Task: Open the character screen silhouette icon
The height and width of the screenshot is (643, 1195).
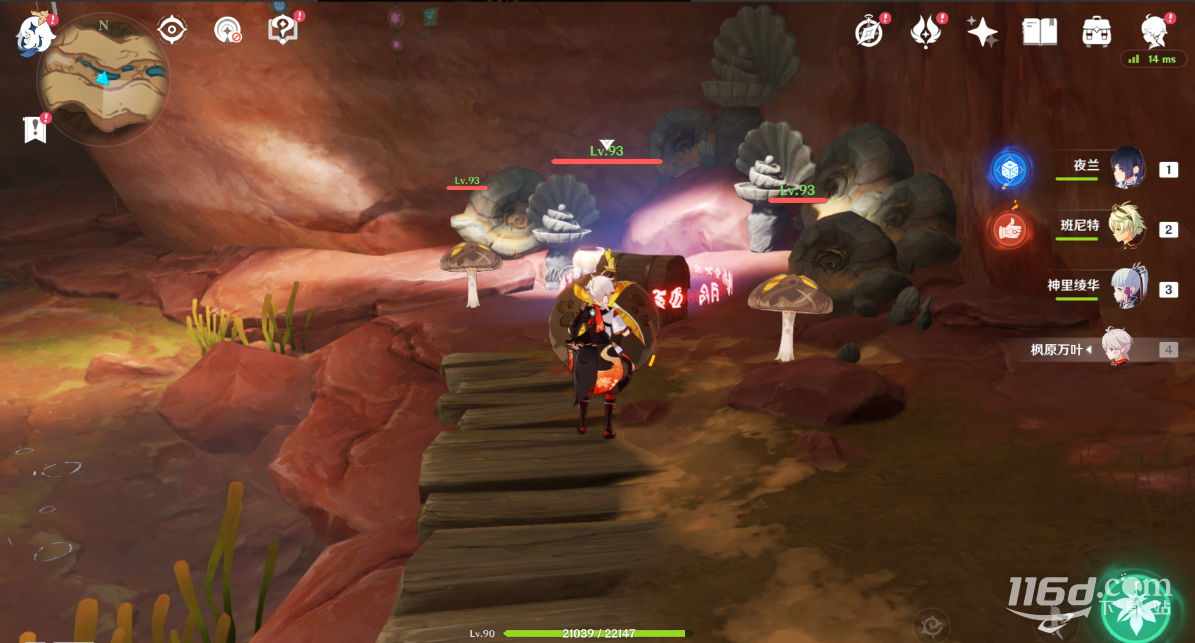Action: click(1156, 31)
